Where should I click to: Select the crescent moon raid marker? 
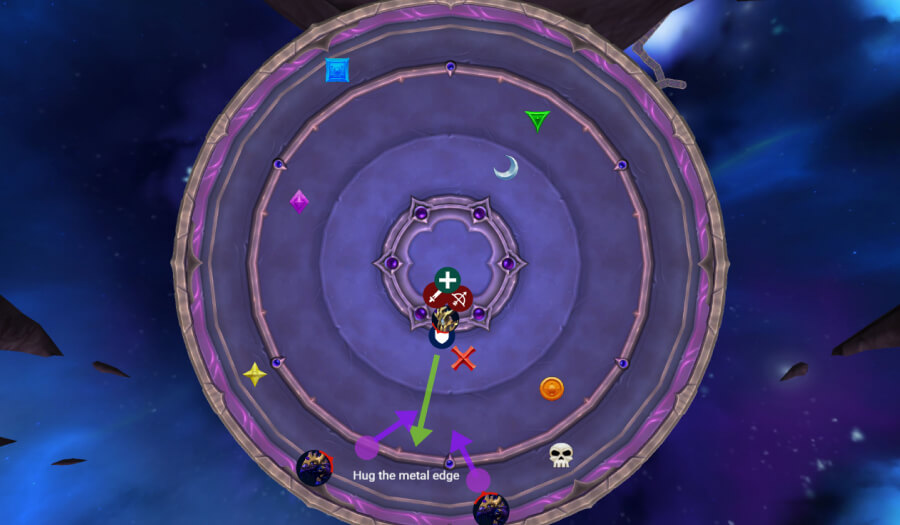(x=506, y=167)
